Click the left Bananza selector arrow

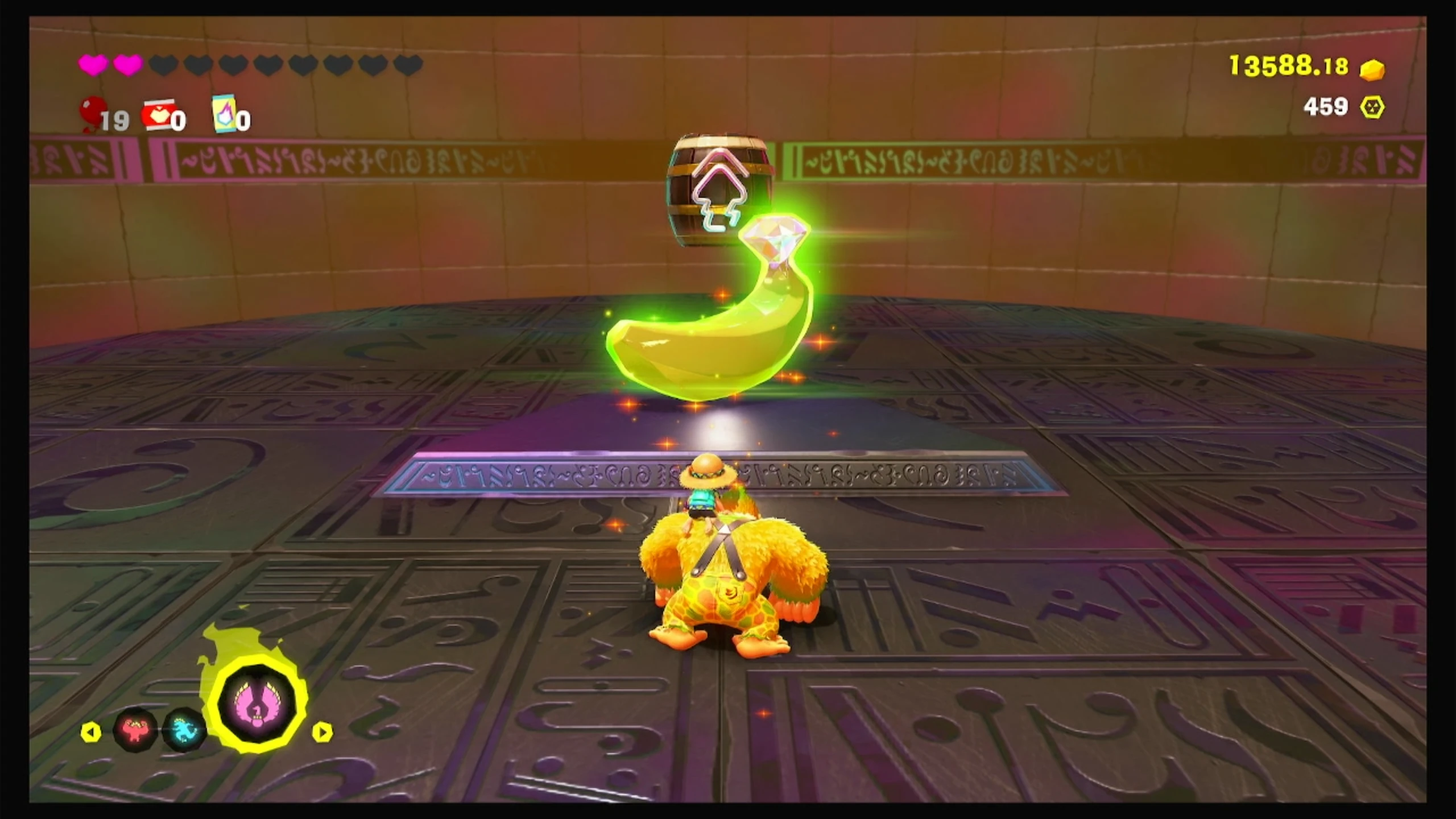91,732
